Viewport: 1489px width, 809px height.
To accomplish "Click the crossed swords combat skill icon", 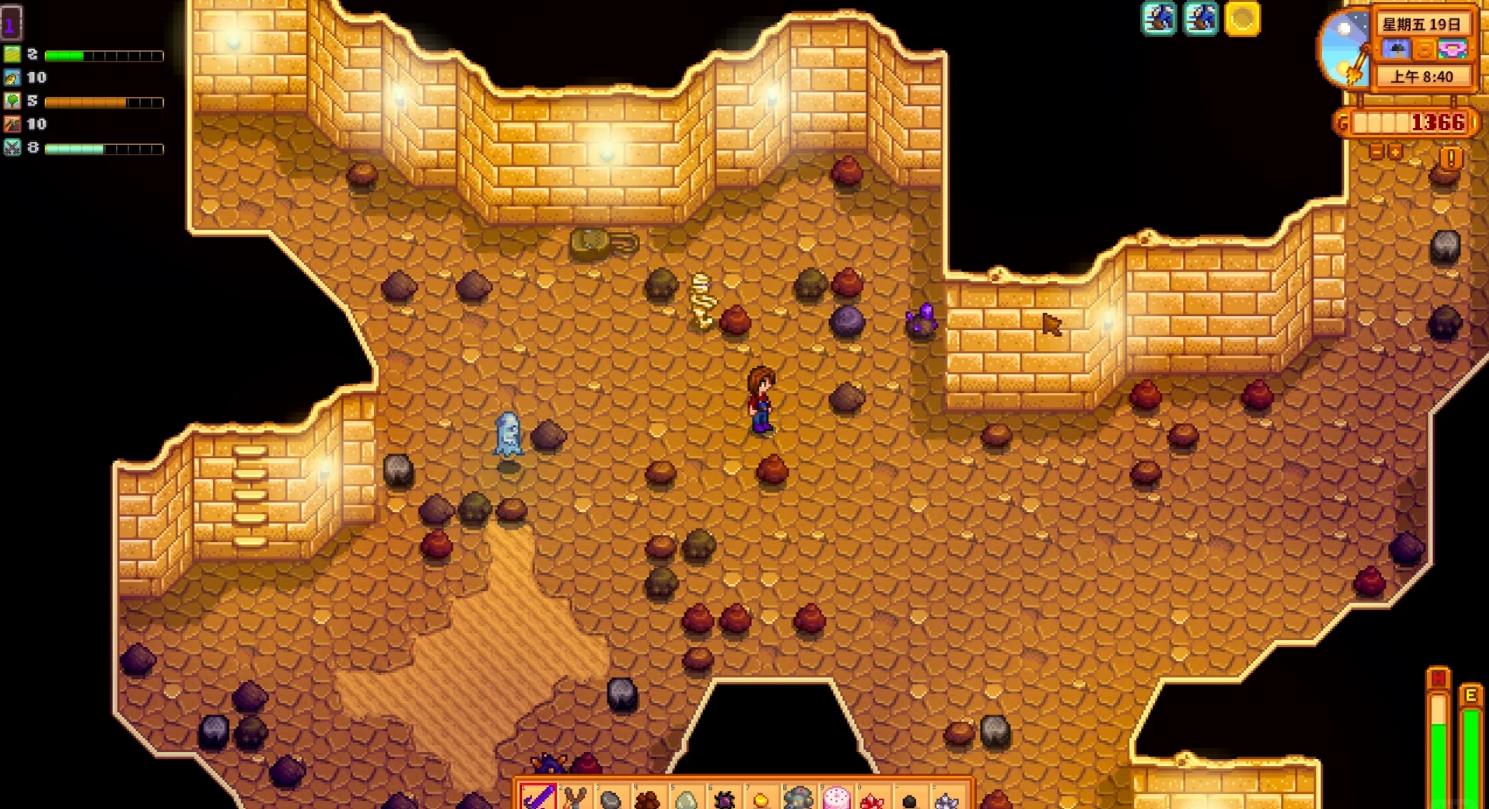I will point(12,148).
